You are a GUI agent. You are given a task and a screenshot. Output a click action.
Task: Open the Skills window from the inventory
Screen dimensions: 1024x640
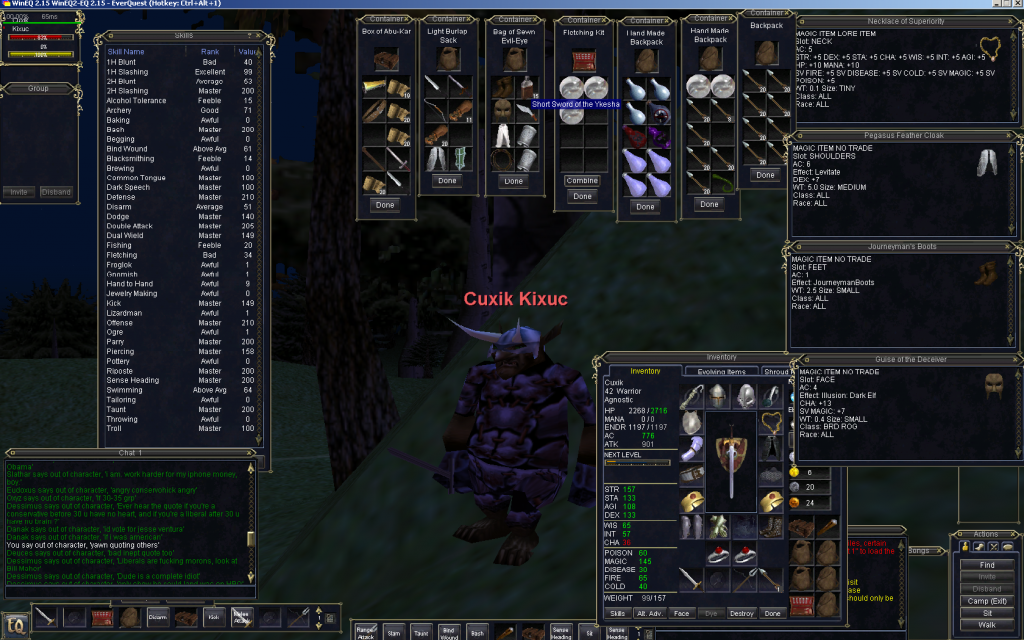tap(618, 613)
